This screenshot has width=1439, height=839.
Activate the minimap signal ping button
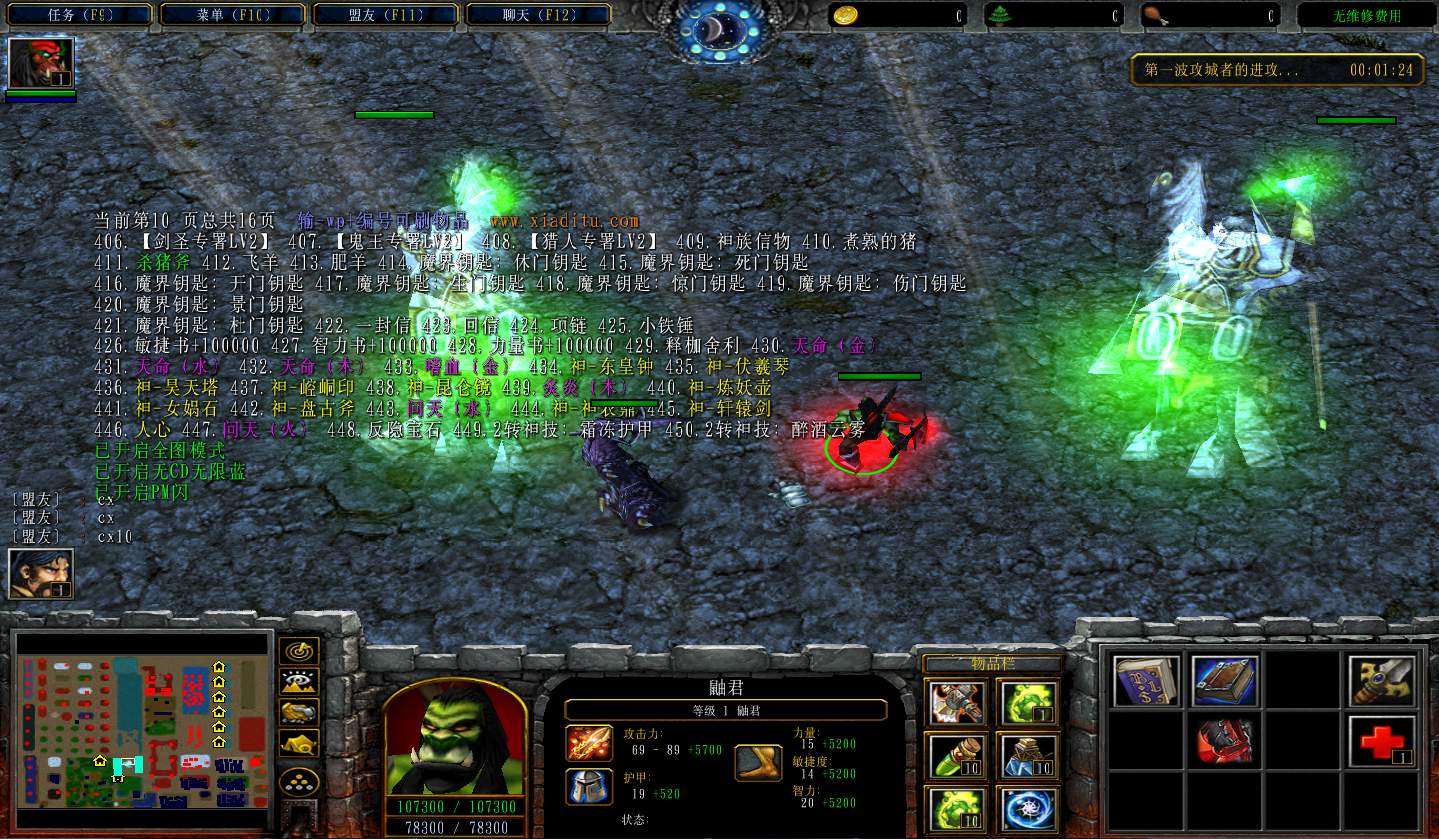point(299,651)
